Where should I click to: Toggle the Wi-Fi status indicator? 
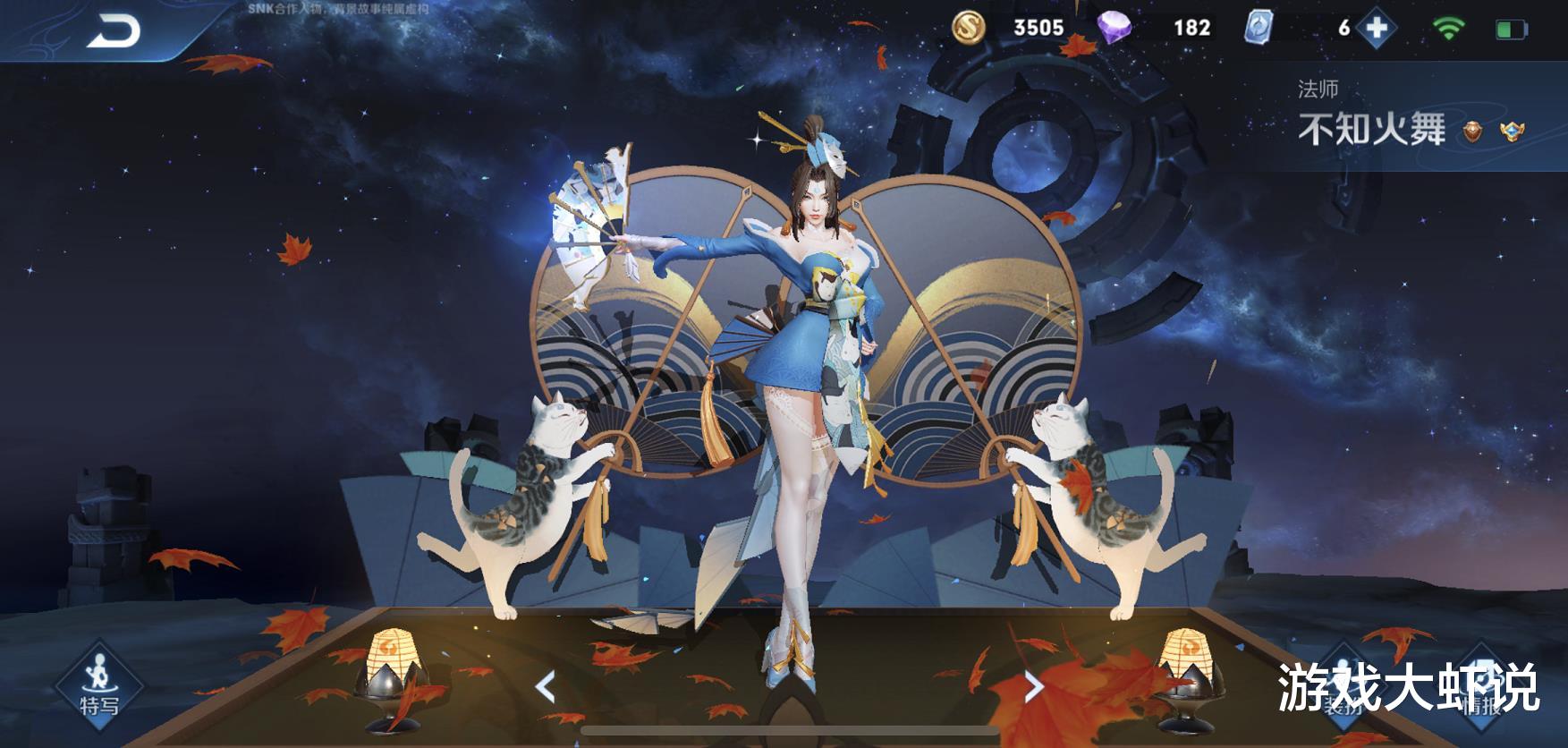1448,28
